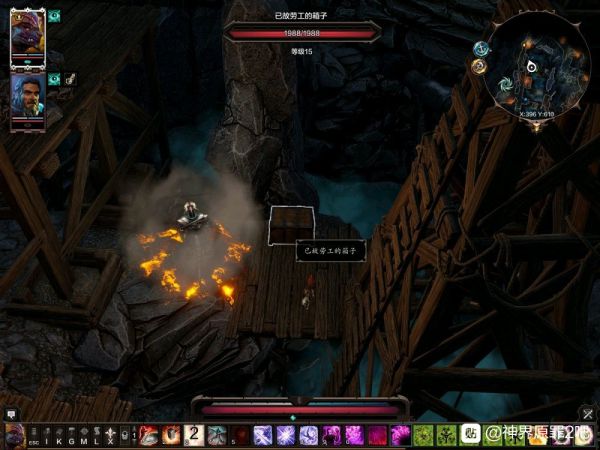600x450 pixels.
Task: Select the lizard character portrait
Action: tap(27, 35)
